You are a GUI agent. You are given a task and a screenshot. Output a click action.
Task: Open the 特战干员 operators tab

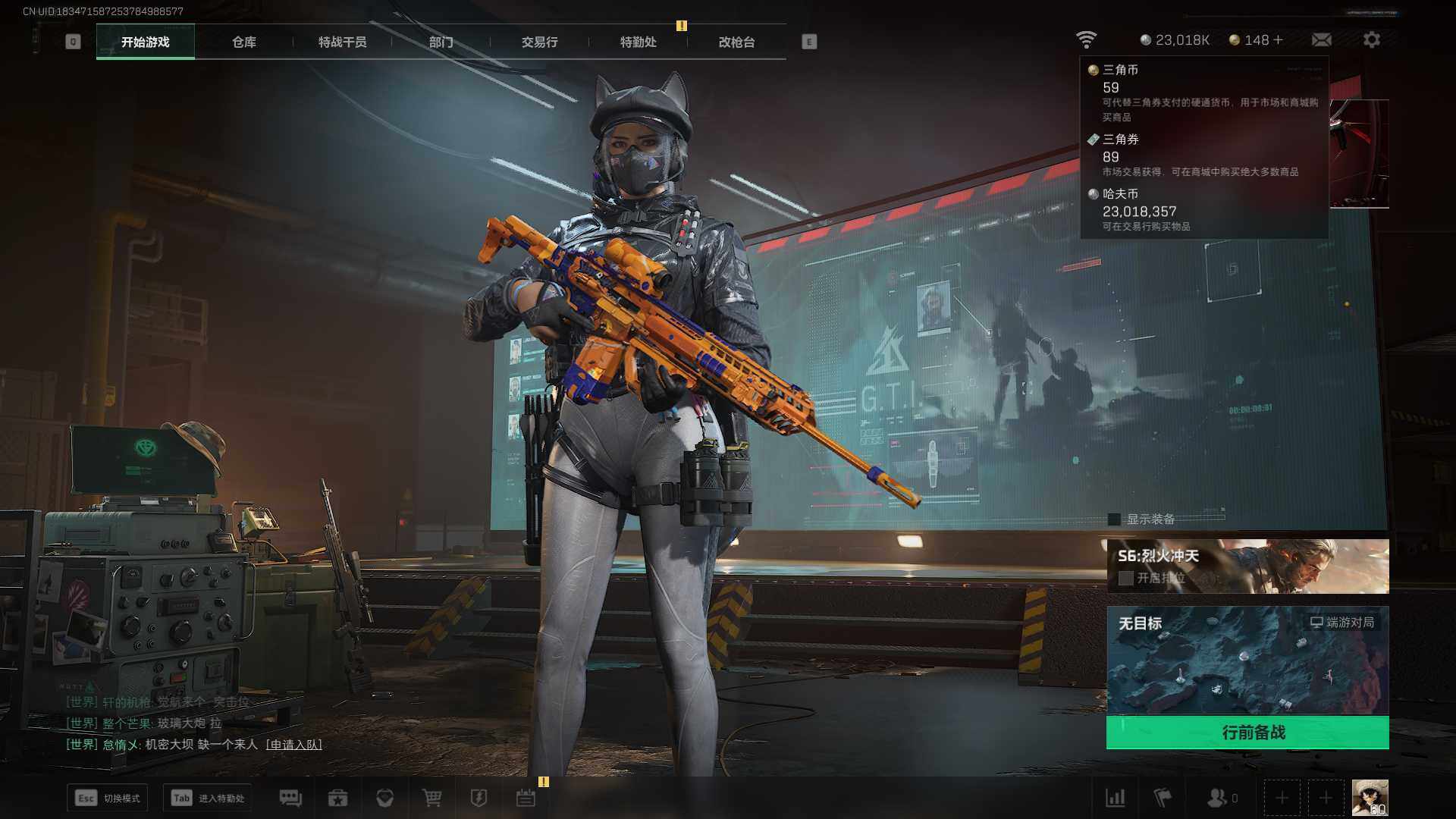pos(342,42)
